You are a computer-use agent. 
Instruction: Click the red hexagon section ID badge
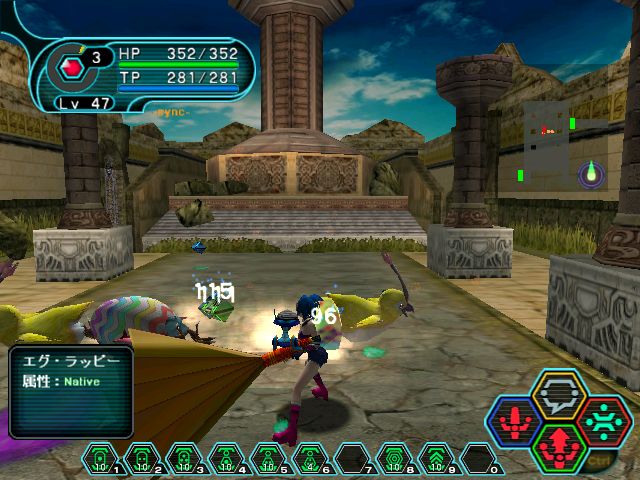(71, 67)
